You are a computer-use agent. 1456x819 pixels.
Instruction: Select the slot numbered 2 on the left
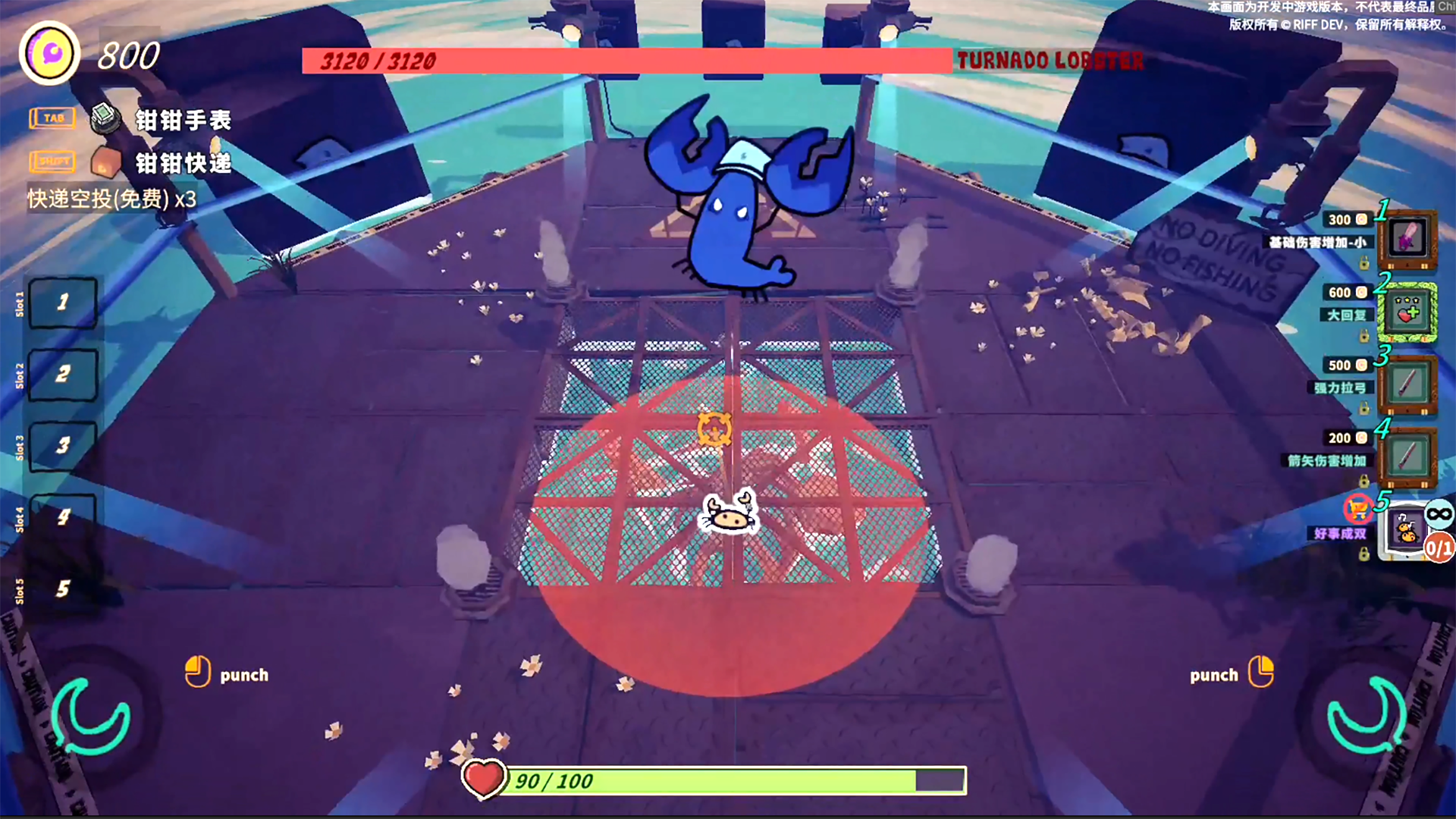click(x=63, y=375)
